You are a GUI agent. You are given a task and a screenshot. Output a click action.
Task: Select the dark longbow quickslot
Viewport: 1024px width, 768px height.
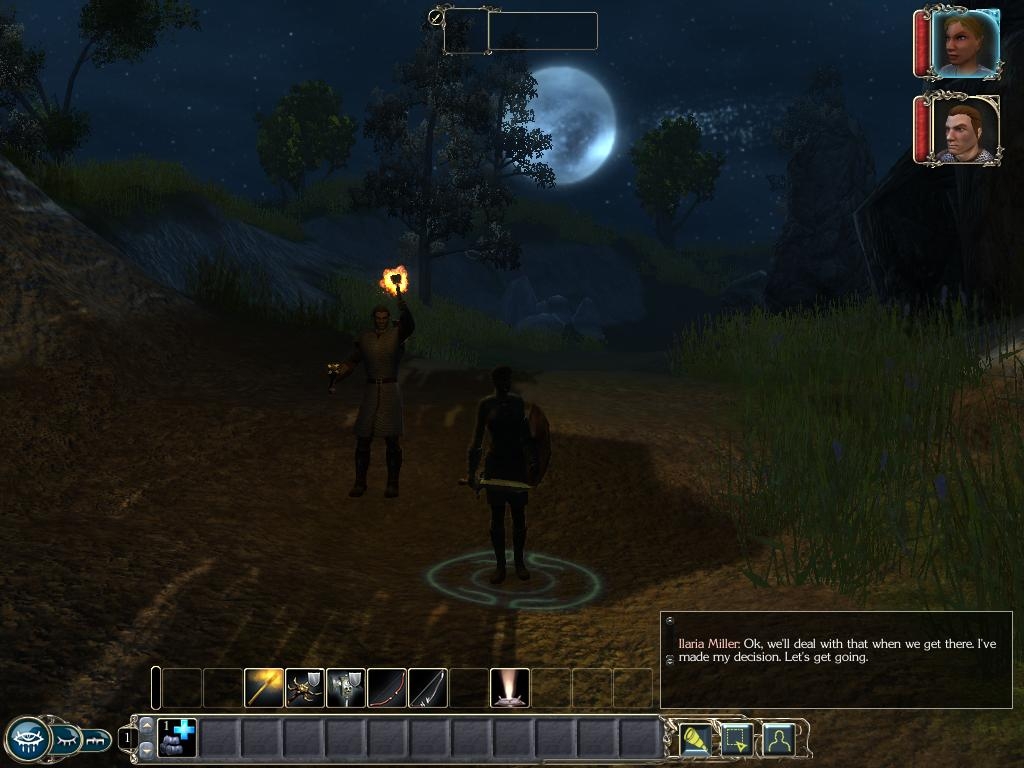click(428, 688)
